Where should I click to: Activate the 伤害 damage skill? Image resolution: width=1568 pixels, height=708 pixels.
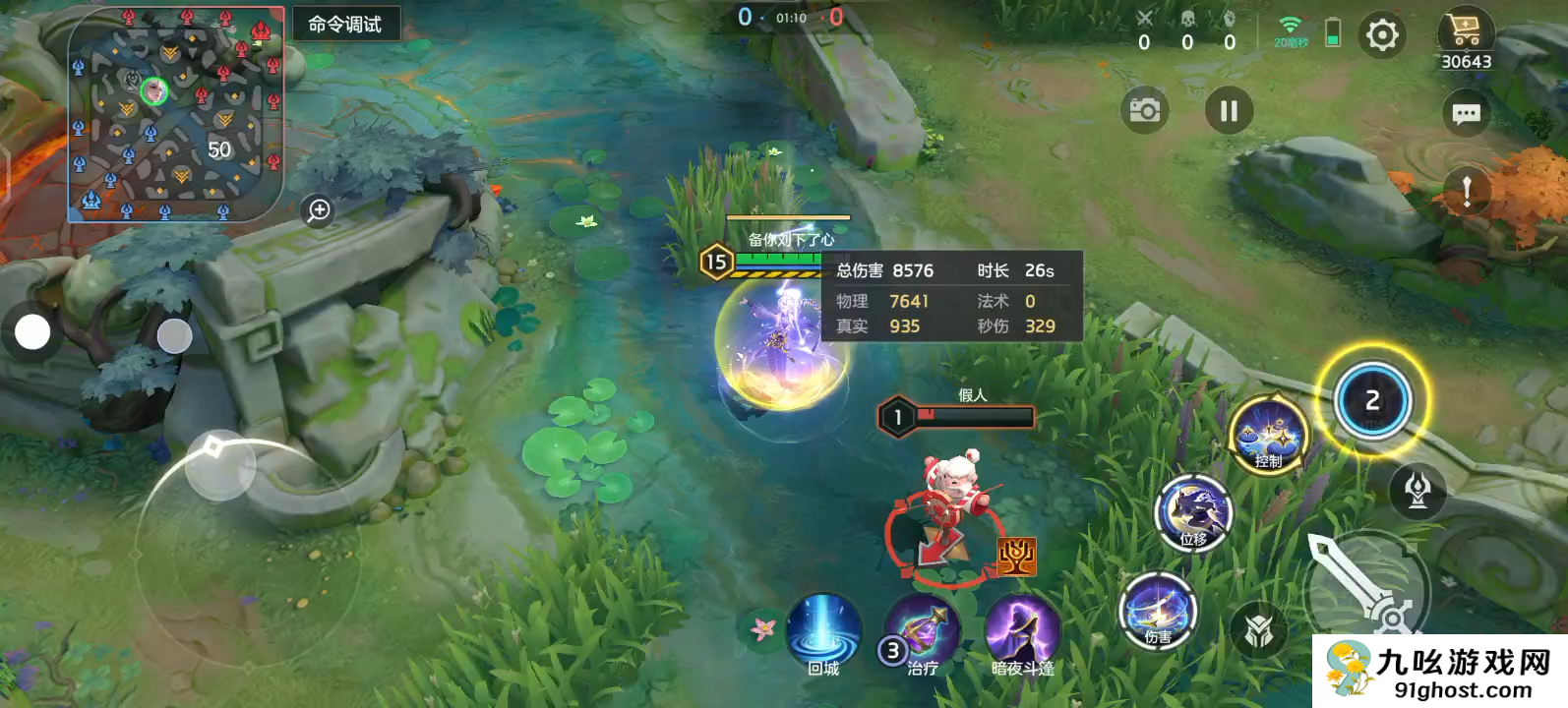coord(1158,611)
